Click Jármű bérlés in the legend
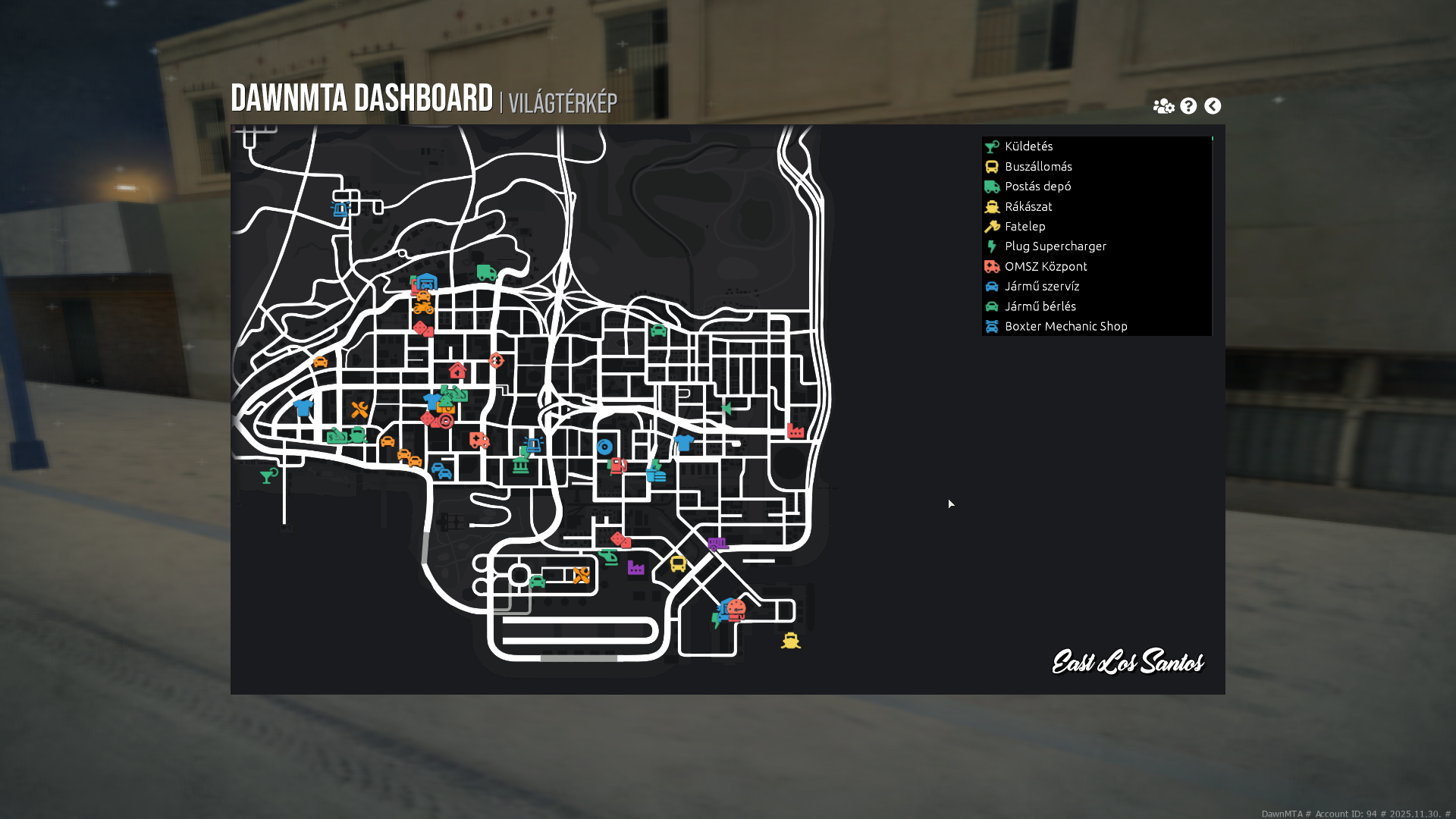Image resolution: width=1456 pixels, height=819 pixels. pos(1040,306)
